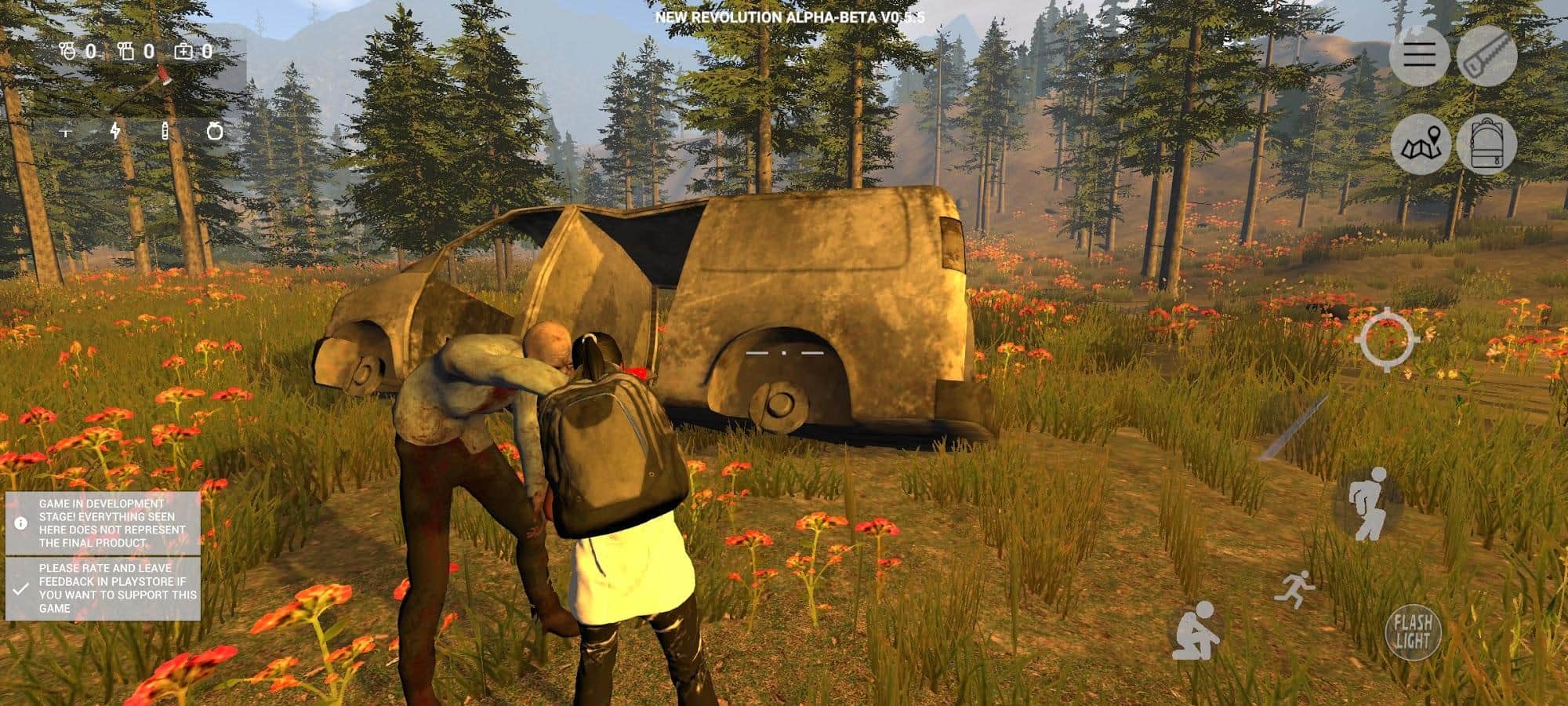
Task: Tap the game in development notice
Action: click(x=103, y=523)
